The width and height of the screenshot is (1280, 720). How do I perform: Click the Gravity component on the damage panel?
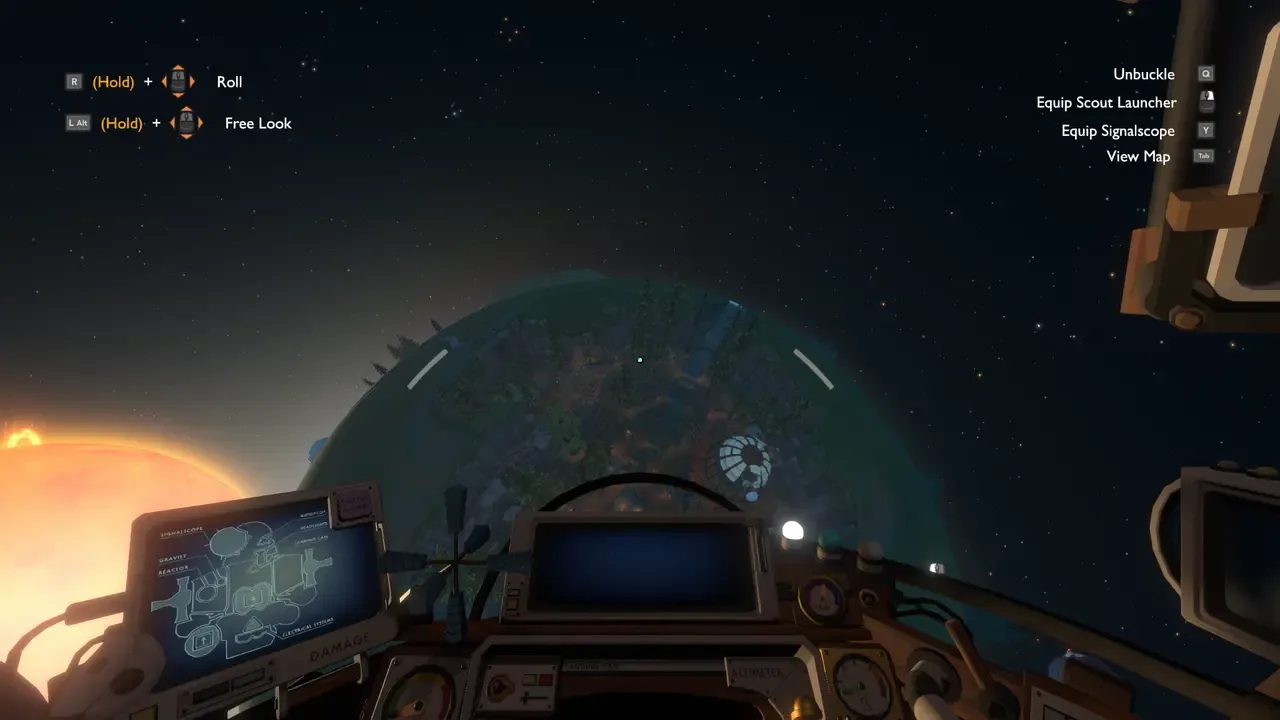point(173,558)
